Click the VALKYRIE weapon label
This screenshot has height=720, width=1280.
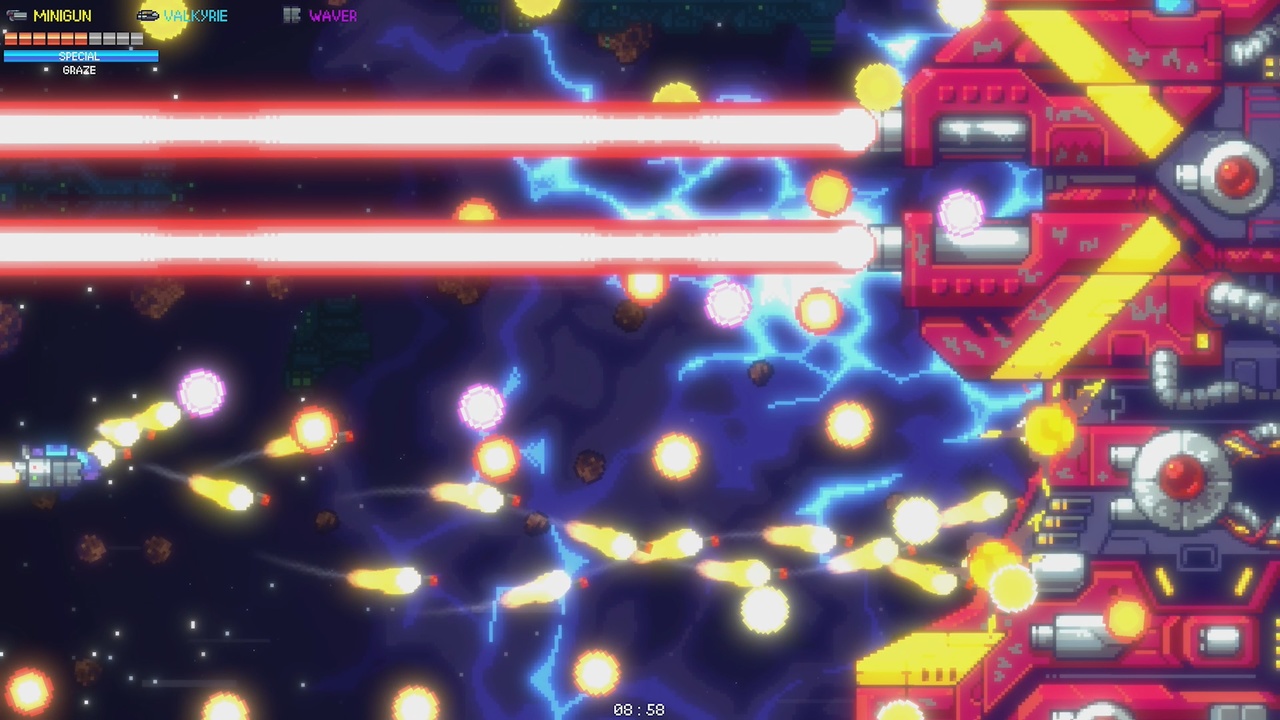(194, 15)
